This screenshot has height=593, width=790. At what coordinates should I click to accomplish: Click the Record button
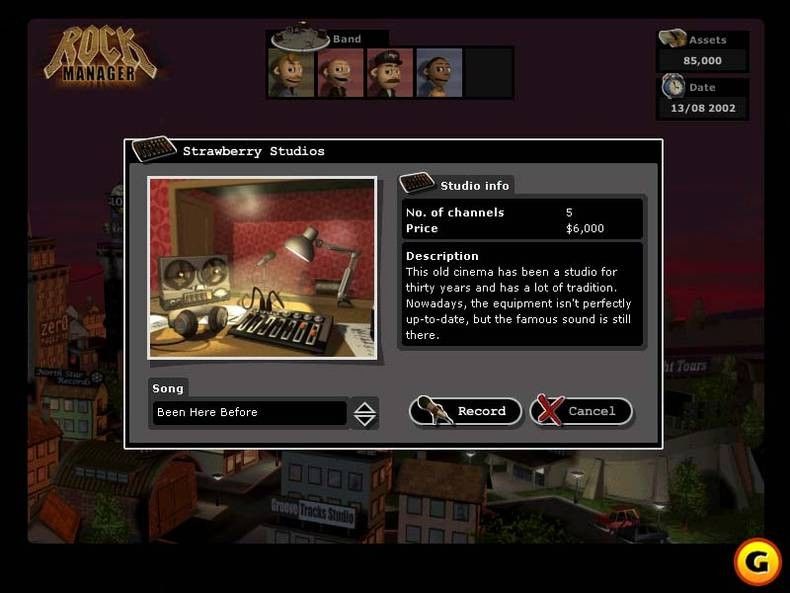coord(465,411)
